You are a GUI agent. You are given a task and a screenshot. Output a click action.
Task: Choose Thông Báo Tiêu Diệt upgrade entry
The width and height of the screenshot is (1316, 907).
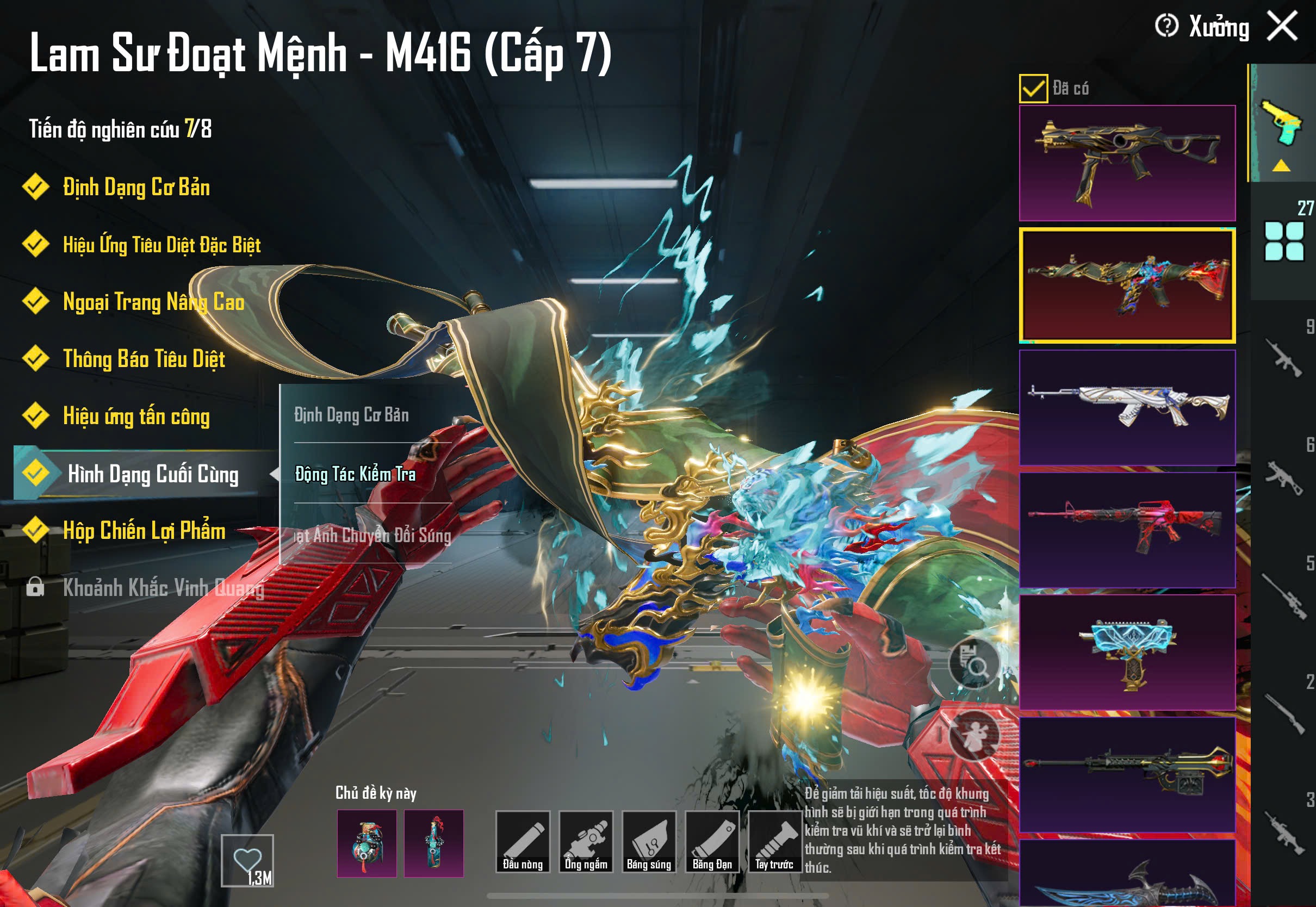click(144, 359)
